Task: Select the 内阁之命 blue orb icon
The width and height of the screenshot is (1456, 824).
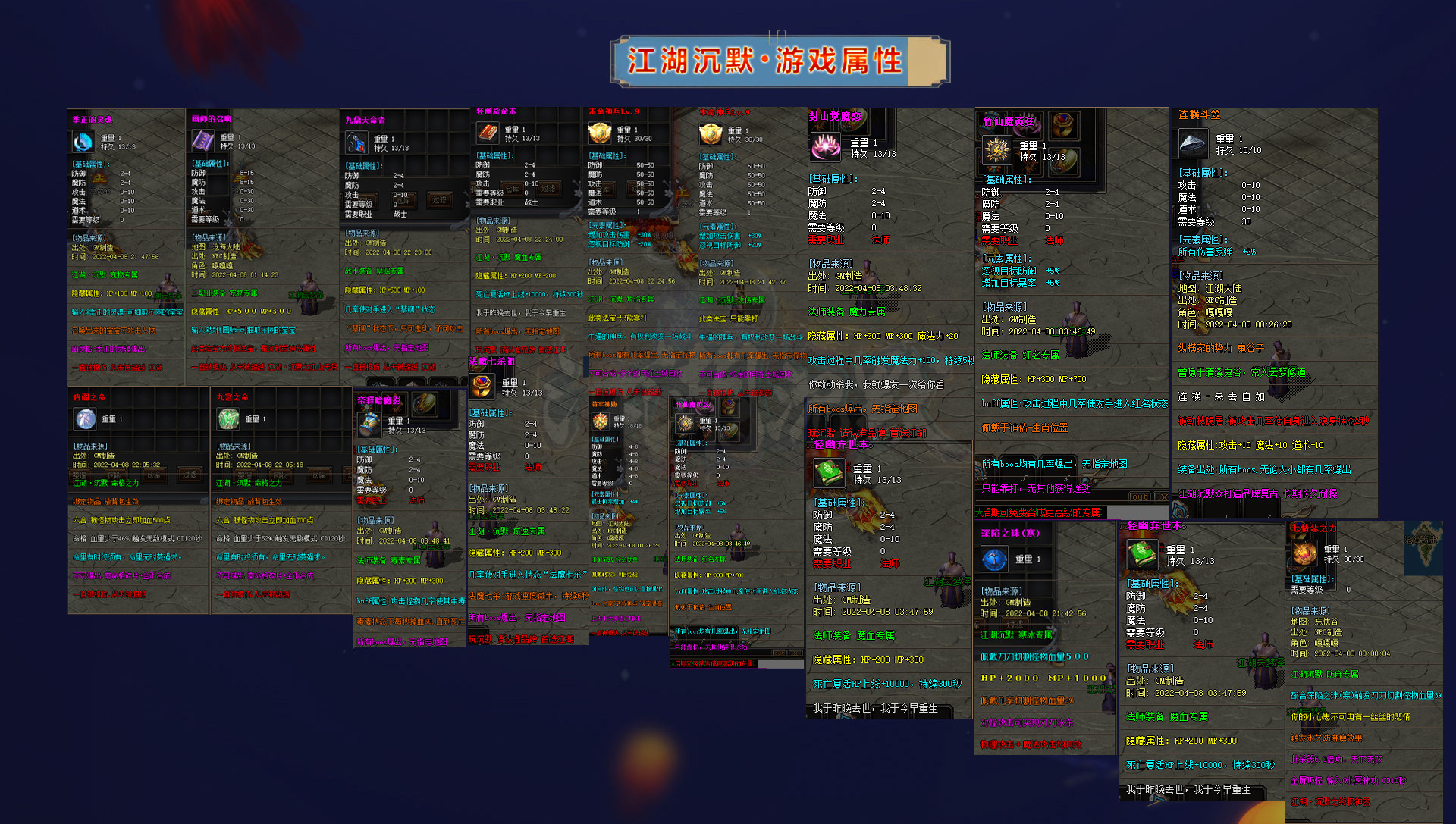Action: [86, 418]
